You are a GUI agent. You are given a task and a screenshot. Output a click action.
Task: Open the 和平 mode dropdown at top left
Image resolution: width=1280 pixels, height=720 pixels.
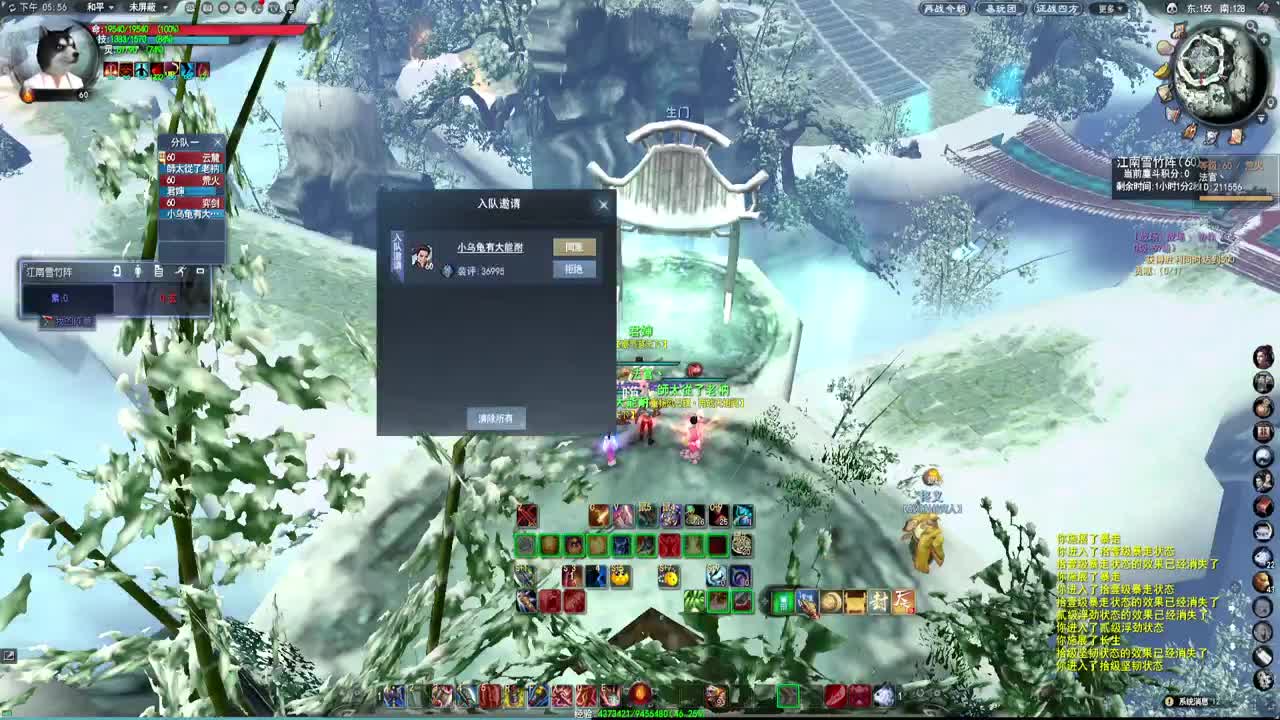tap(100, 7)
